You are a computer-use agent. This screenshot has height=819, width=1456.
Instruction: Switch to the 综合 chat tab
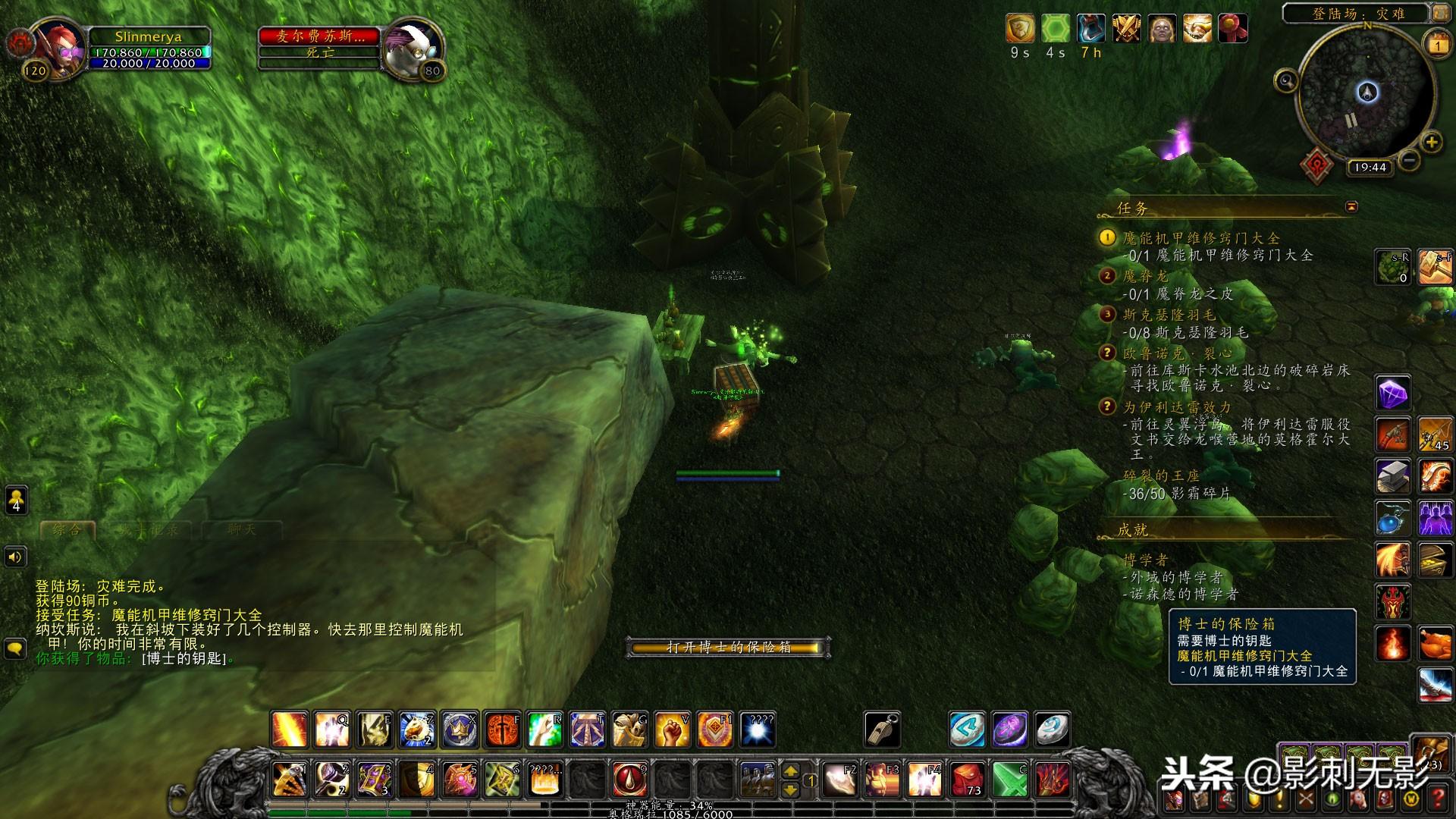point(67,530)
